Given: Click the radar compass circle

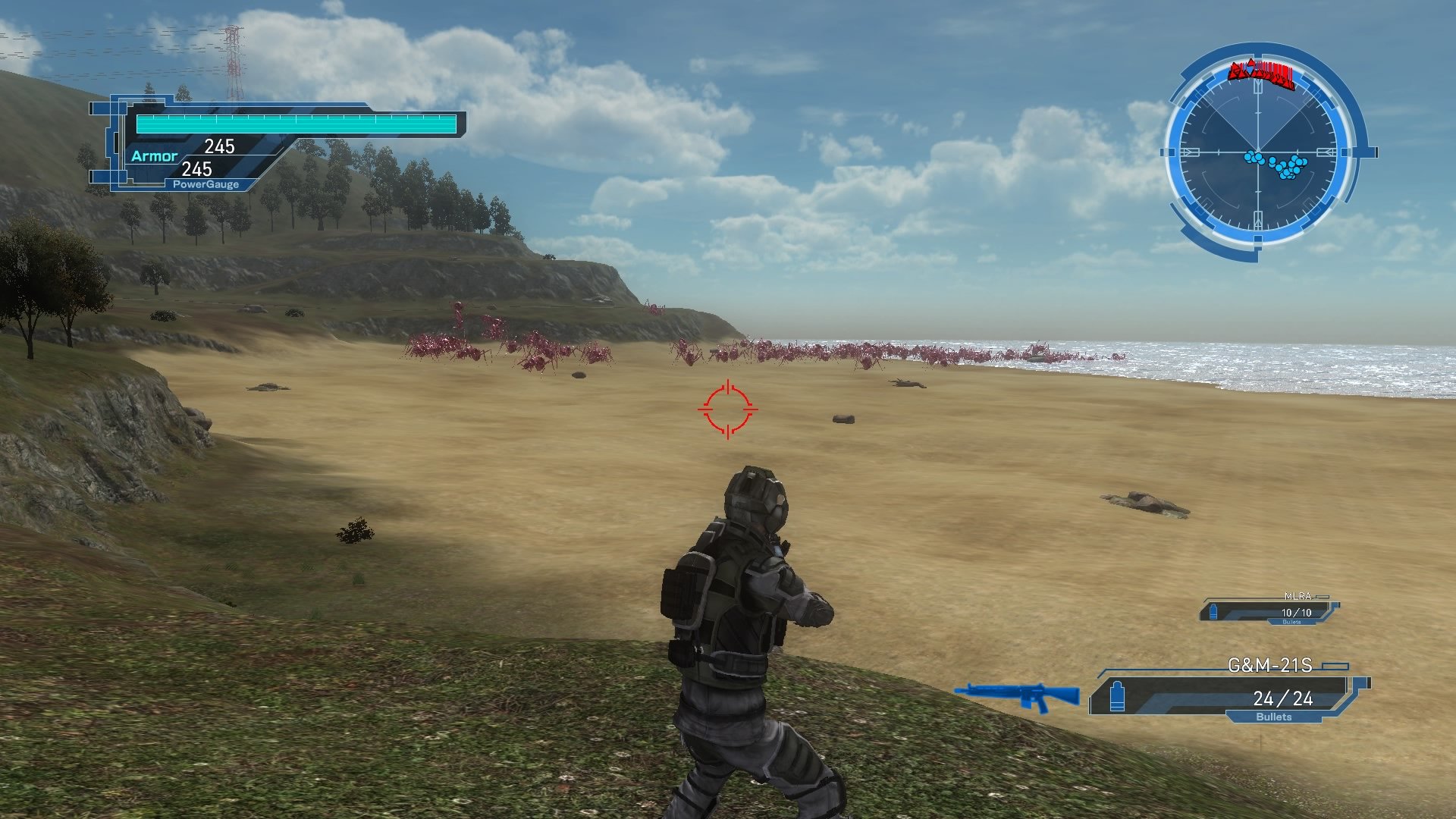Looking at the screenshot, I should point(1259,152).
